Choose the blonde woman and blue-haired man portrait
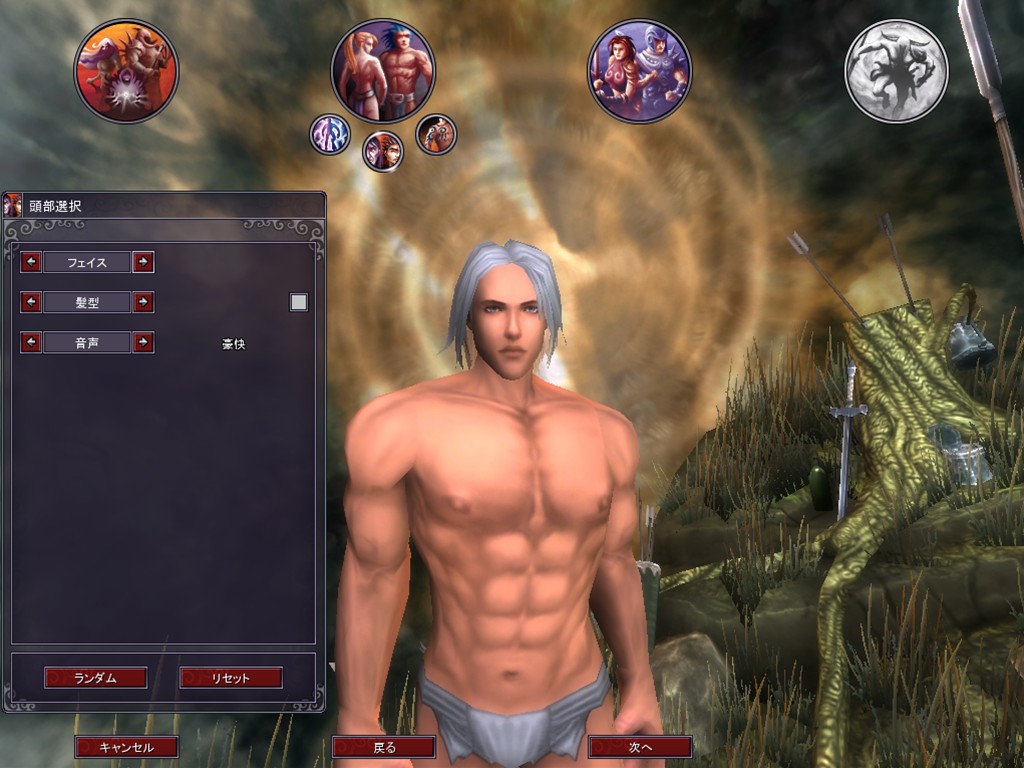Image resolution: width=1024 pixels, height=768 pixels. [x=383, y=70]
